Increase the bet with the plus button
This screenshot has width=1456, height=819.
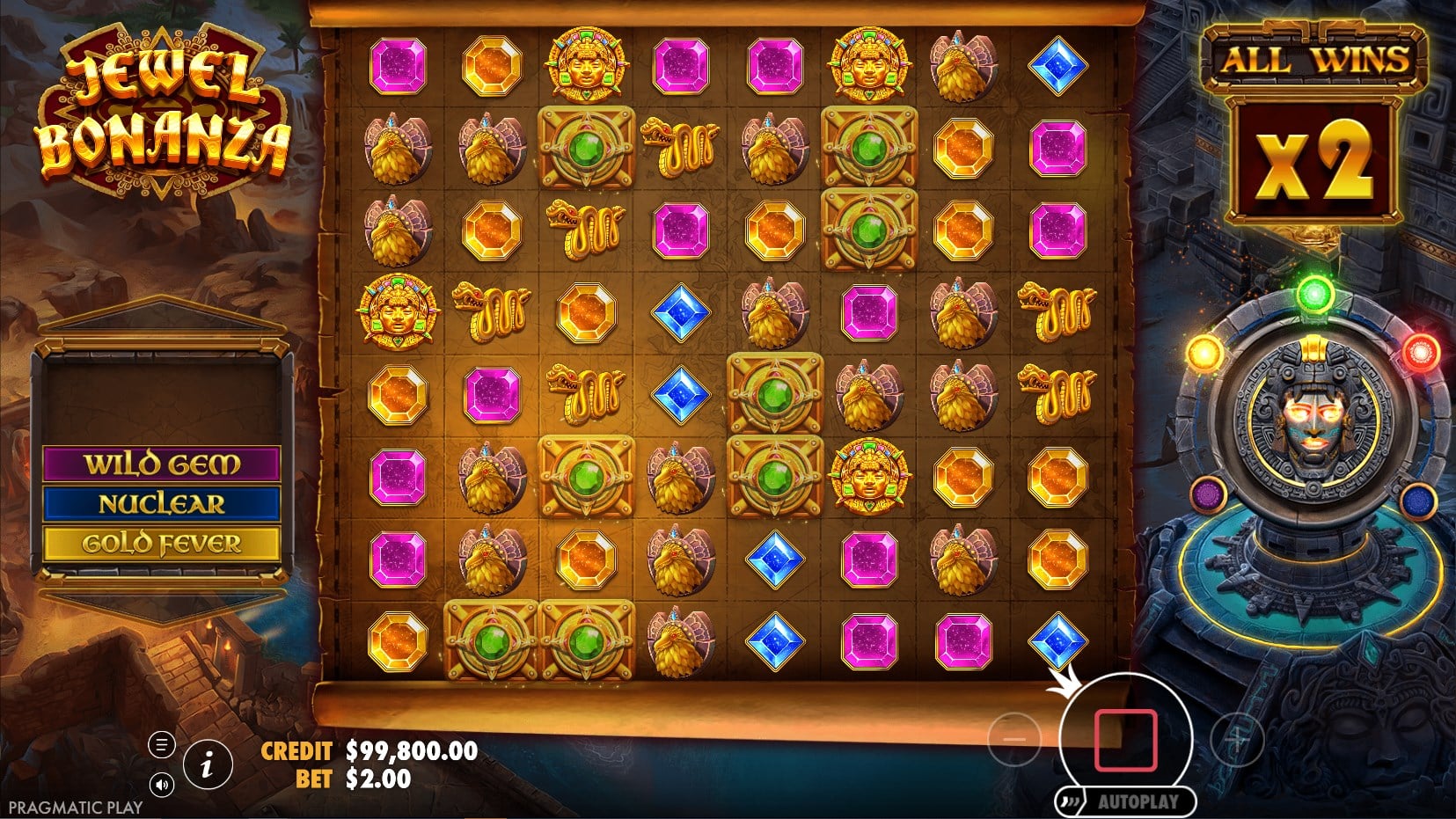point(1237,740)
